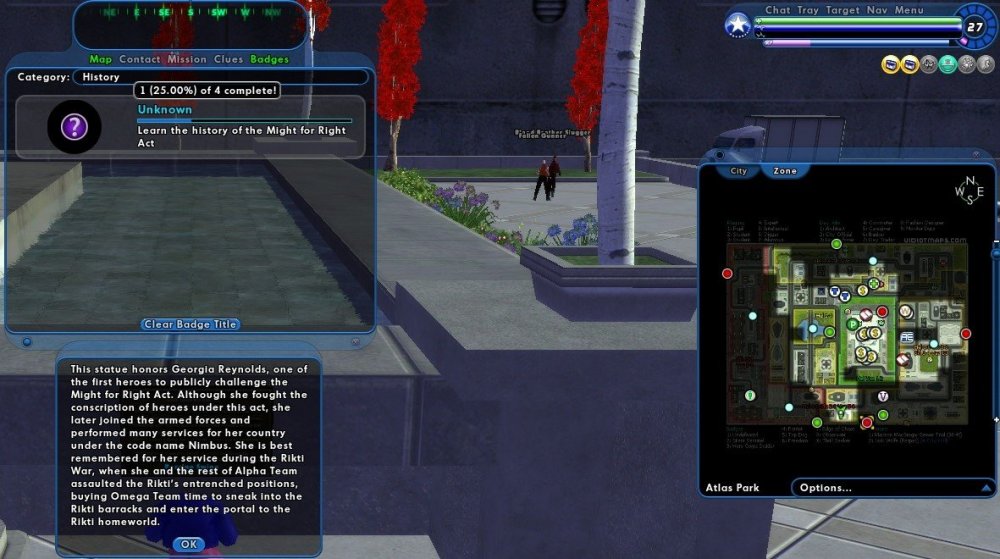Open the History category dropdown
Image resolution: width=1000 pixels, height=559 pixels.
pyautogui.click(x=220, y=77)
